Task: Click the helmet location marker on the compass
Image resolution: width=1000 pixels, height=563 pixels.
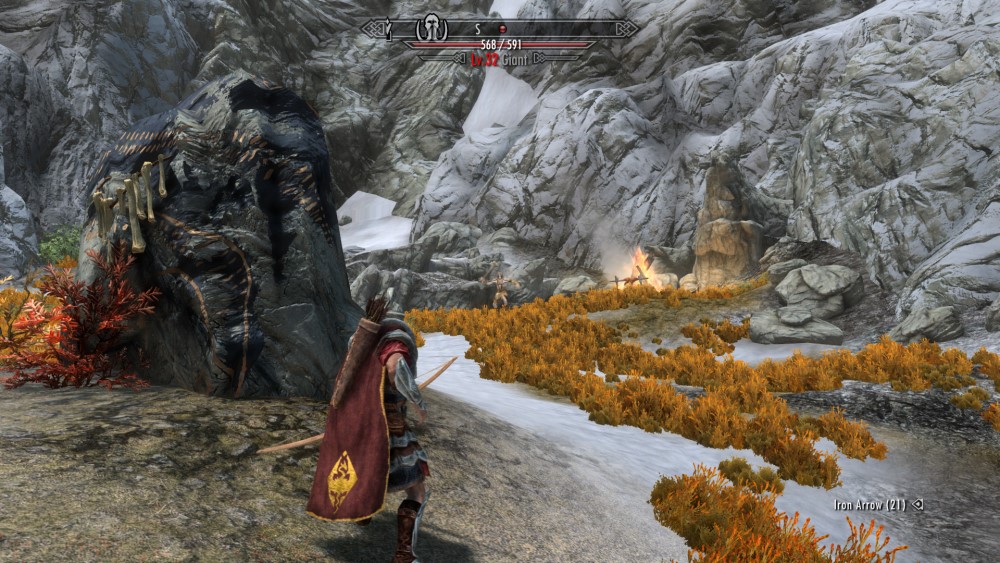Action: [432, 28]
